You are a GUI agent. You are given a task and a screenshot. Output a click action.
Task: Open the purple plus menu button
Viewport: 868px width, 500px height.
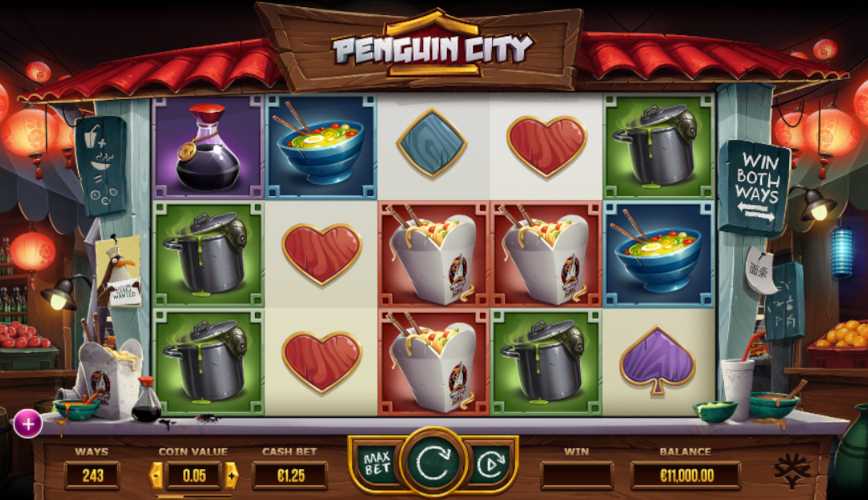point(27,424)
